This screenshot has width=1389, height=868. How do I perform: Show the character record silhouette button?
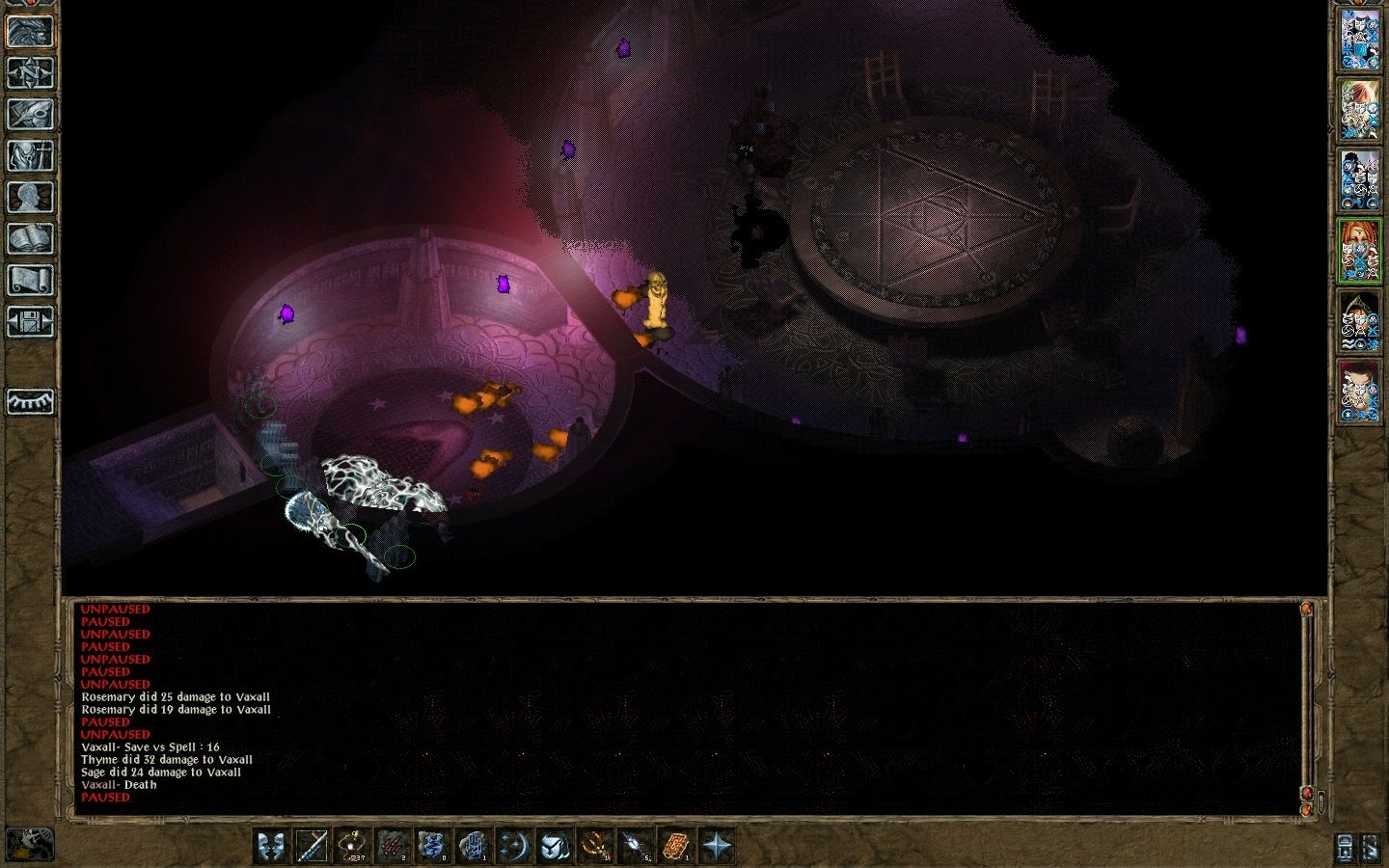30,197
